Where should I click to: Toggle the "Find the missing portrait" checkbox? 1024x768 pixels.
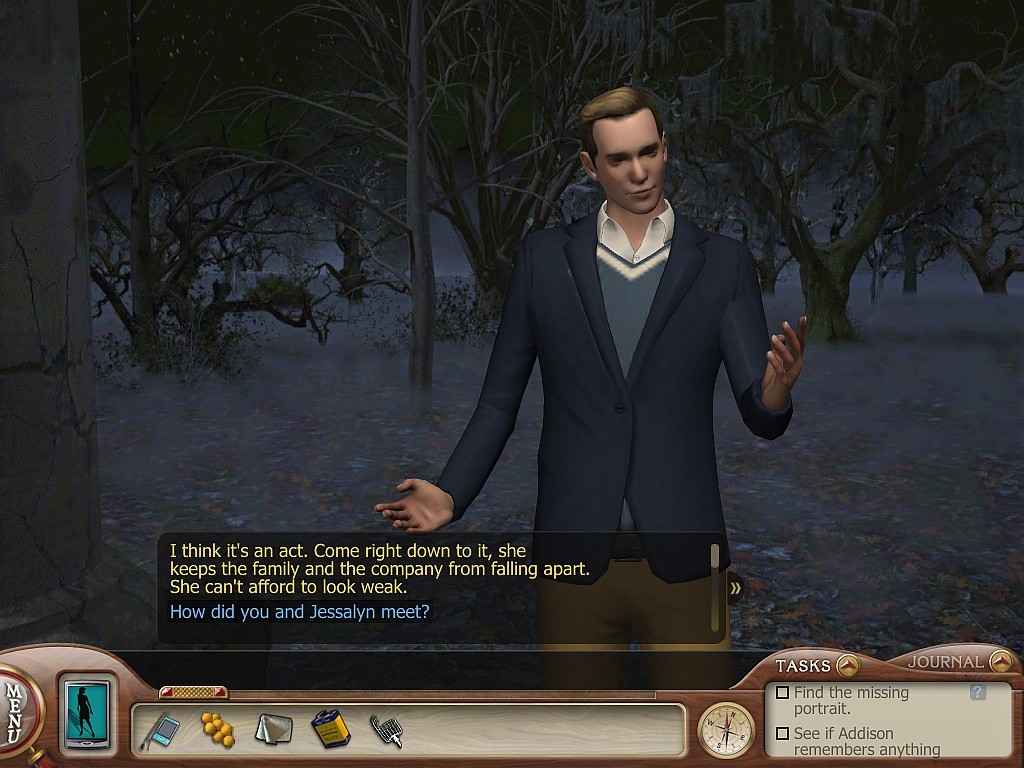783,692
